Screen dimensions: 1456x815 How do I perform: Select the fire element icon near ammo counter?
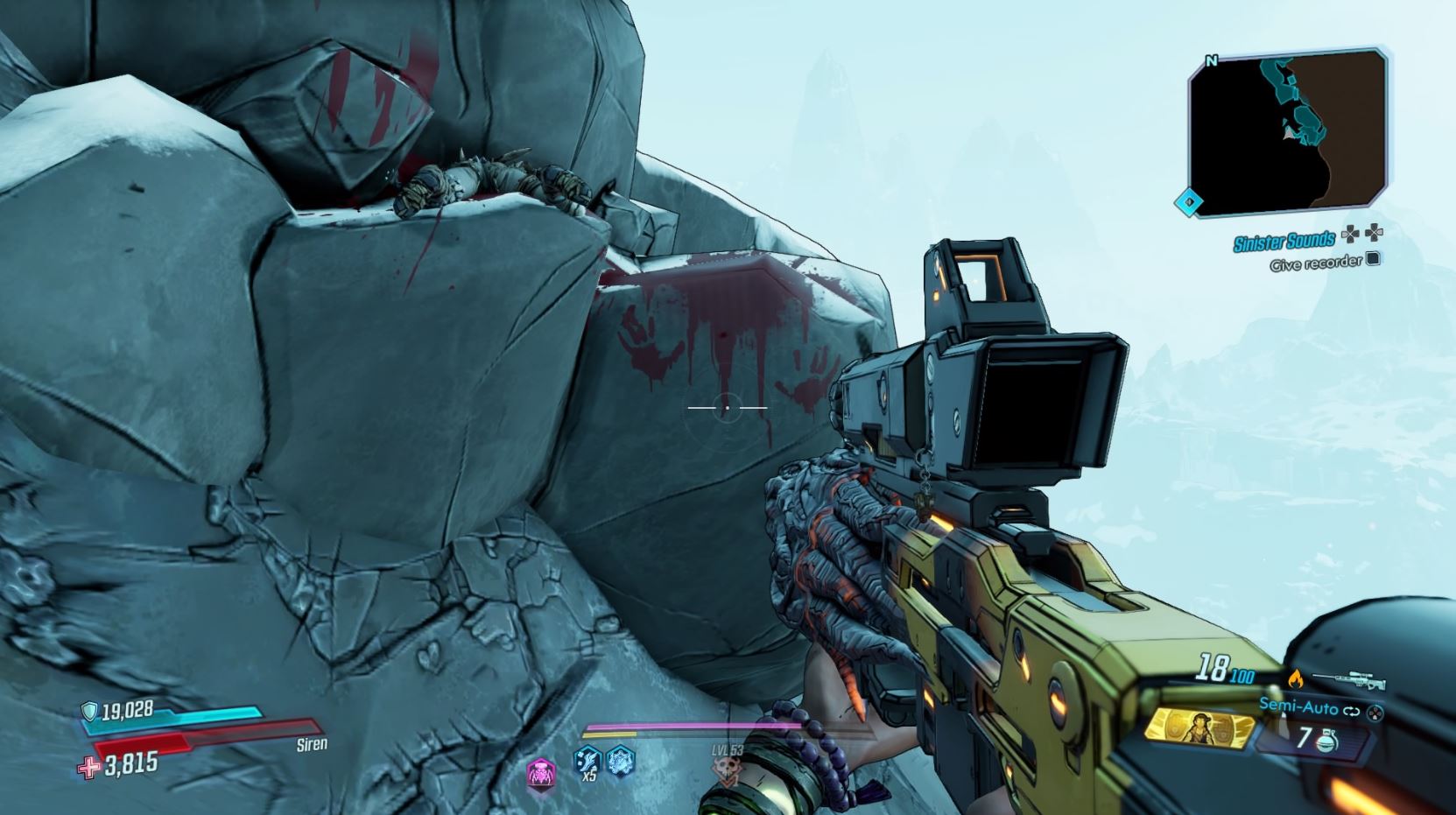click(x=1297, y=678)
